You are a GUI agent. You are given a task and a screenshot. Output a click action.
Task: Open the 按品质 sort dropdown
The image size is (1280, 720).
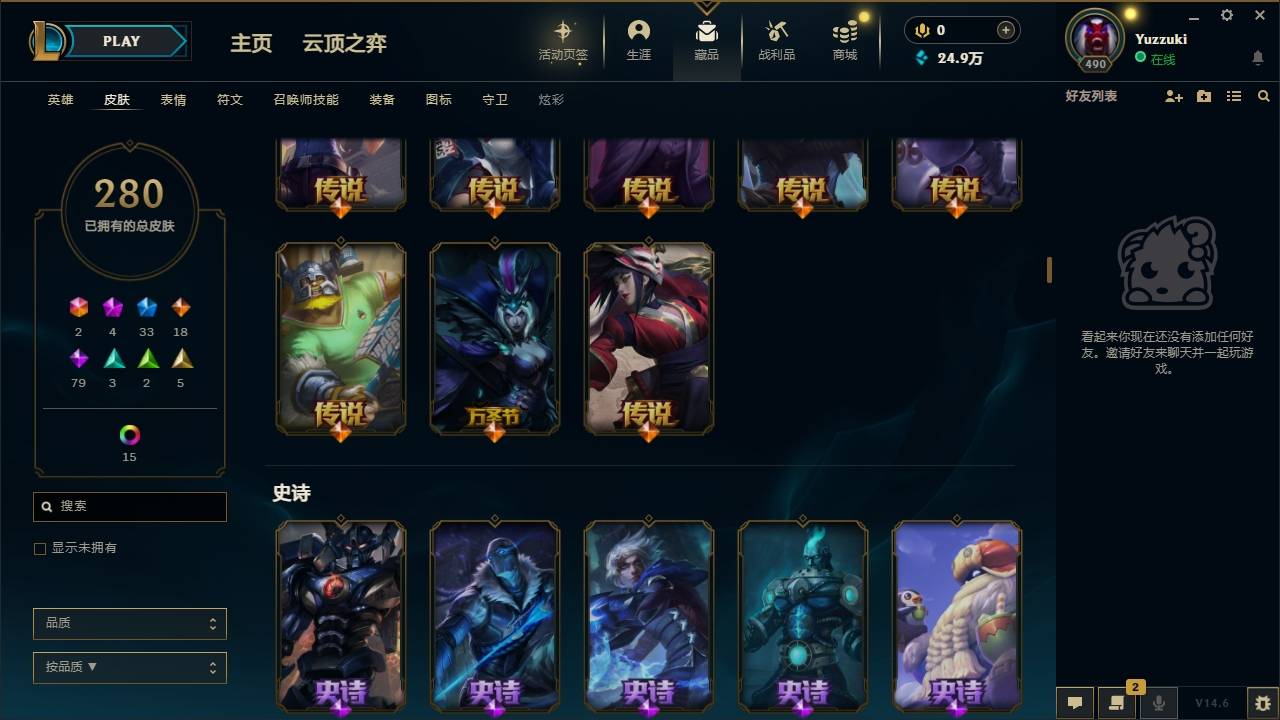pyautogui.click(x=129, y=667)
